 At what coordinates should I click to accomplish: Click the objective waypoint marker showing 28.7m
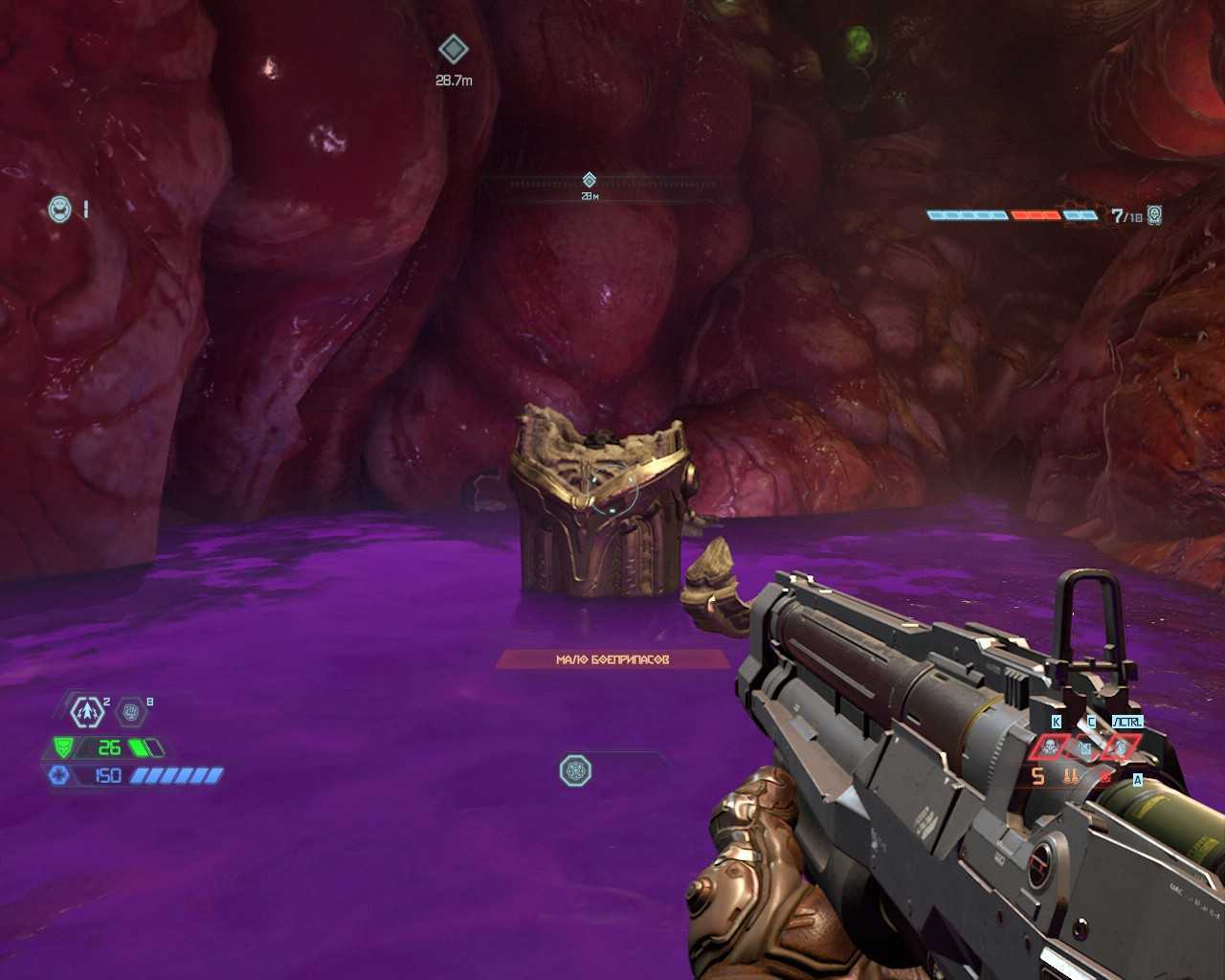pos(453,50)
